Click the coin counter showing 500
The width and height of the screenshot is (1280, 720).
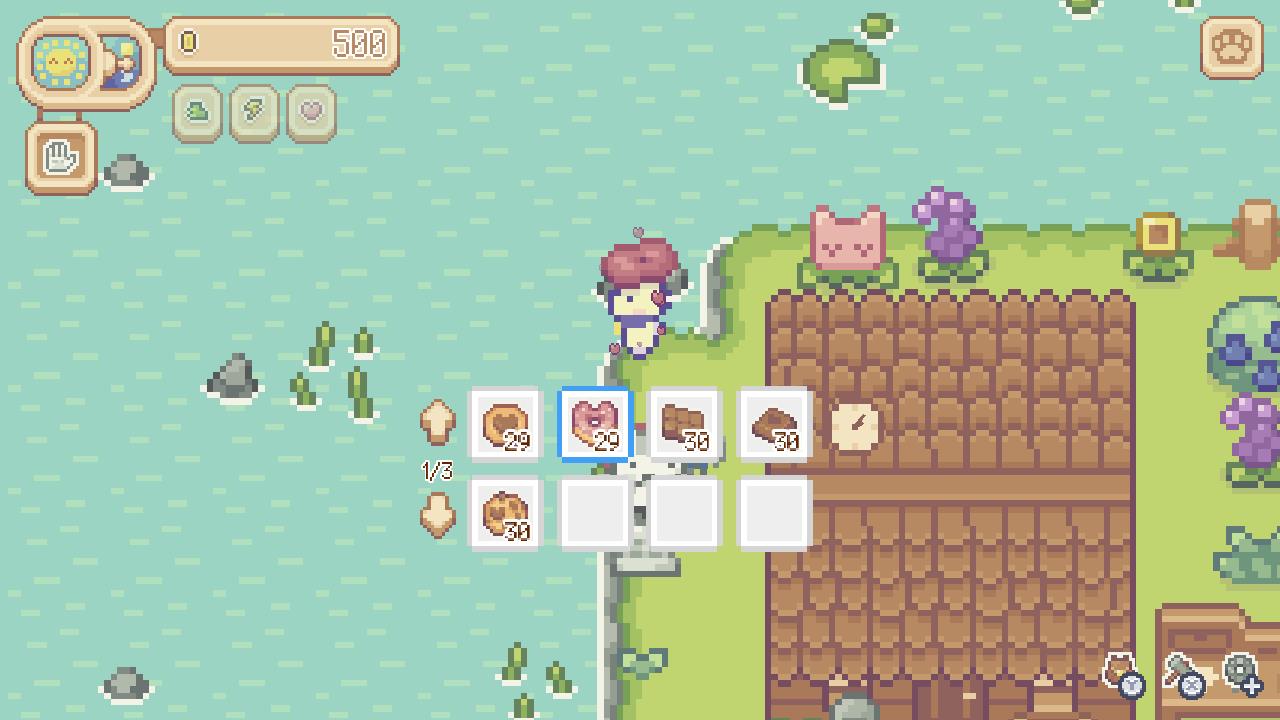[x=284, y=44]
